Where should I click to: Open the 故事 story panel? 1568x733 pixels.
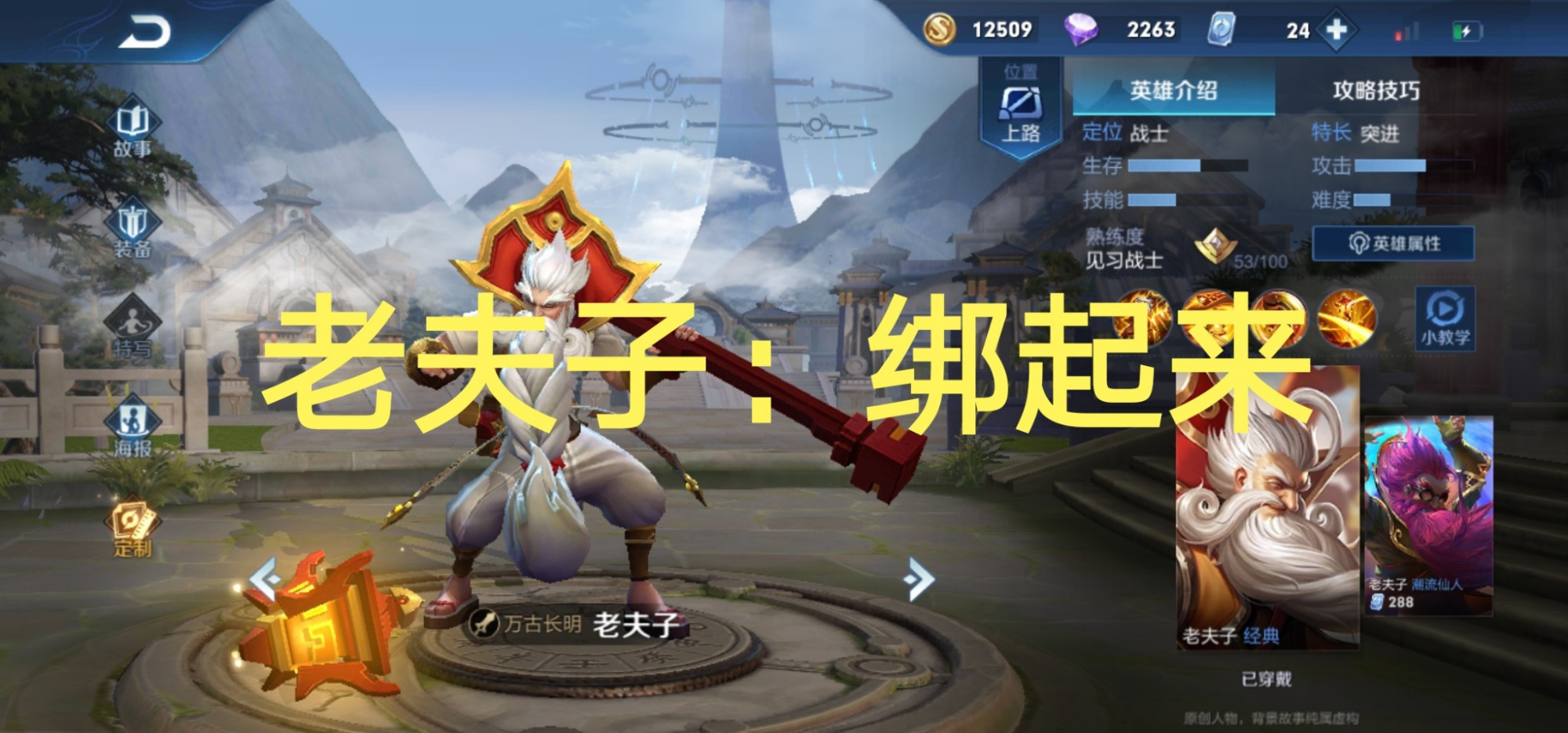click(133, 122)
